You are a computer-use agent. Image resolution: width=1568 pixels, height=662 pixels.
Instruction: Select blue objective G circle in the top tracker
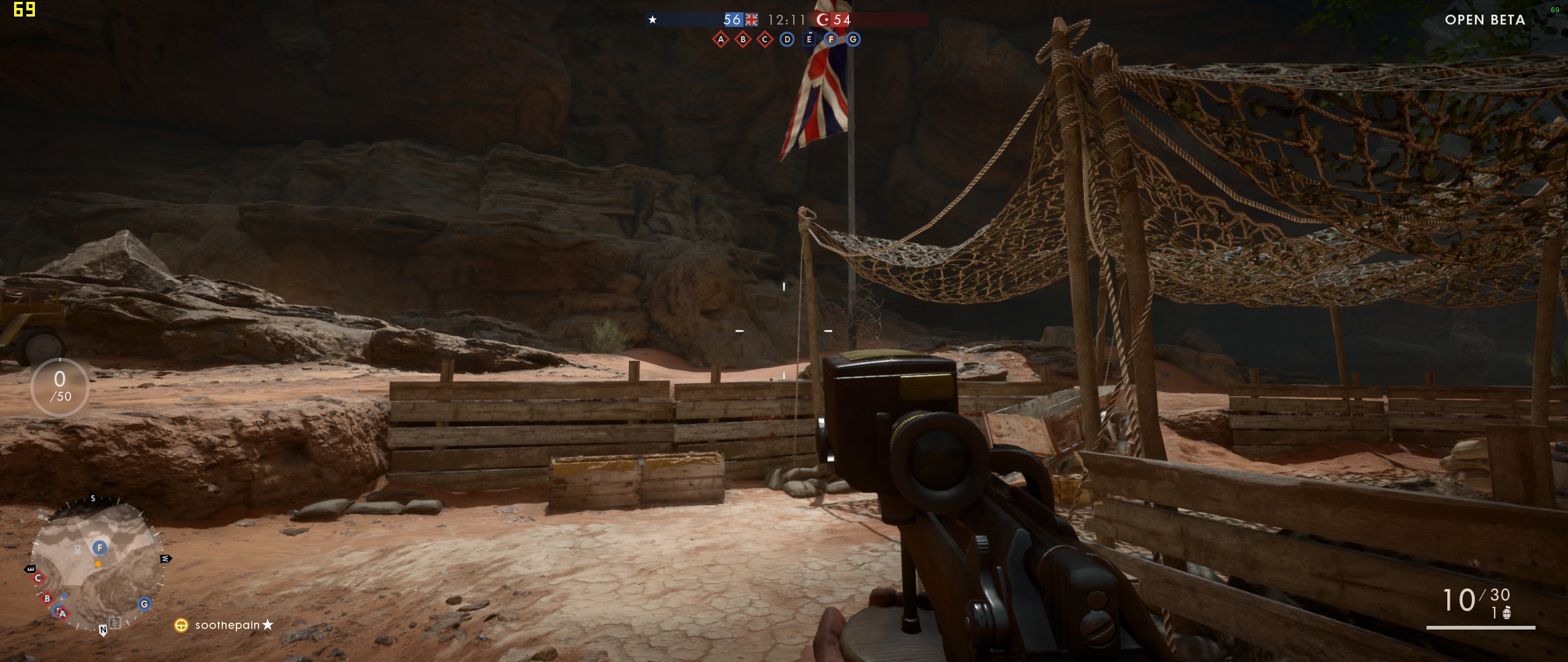point(853,40)
